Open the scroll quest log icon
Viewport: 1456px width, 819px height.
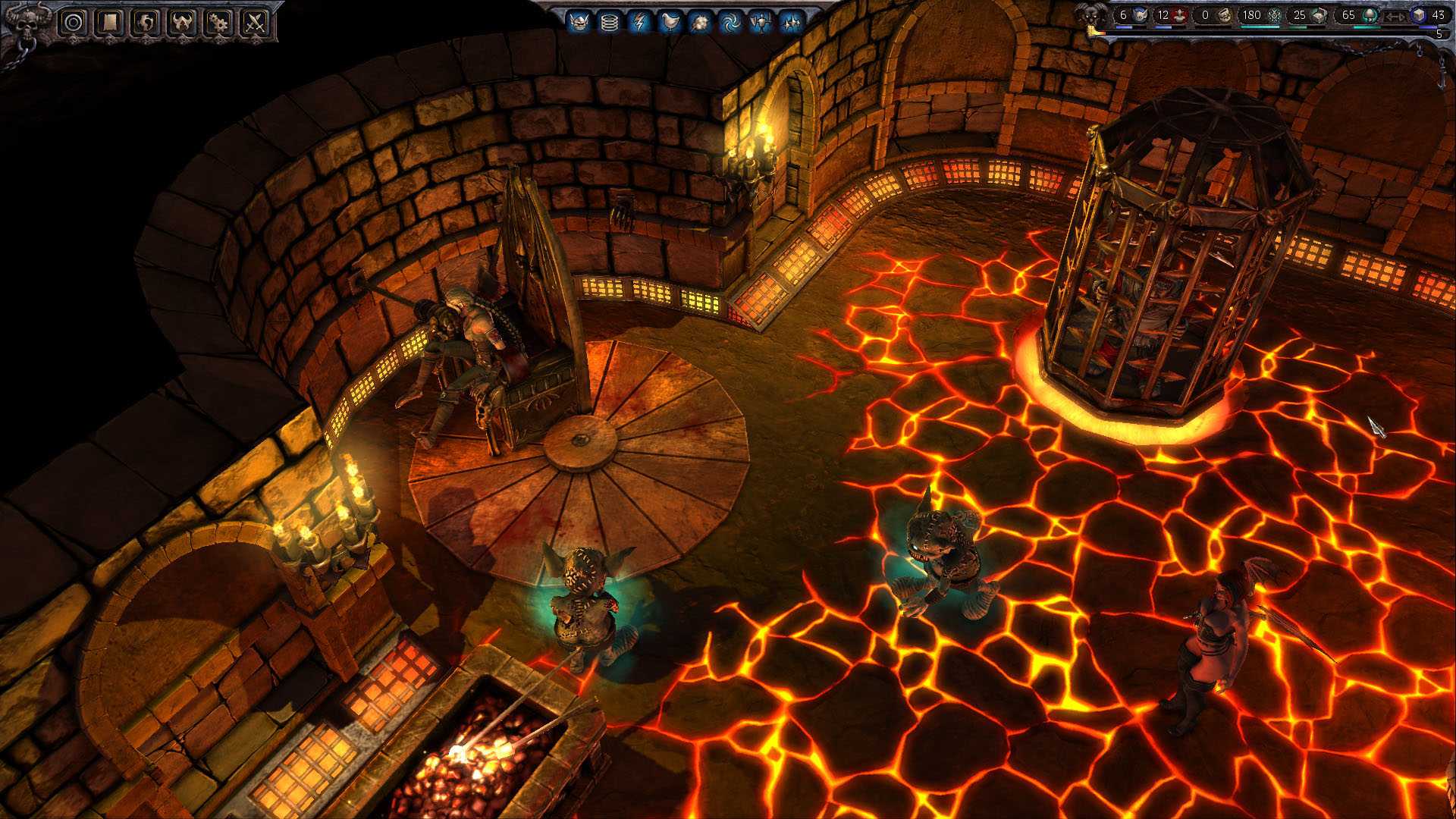click(x=109, y=21)
